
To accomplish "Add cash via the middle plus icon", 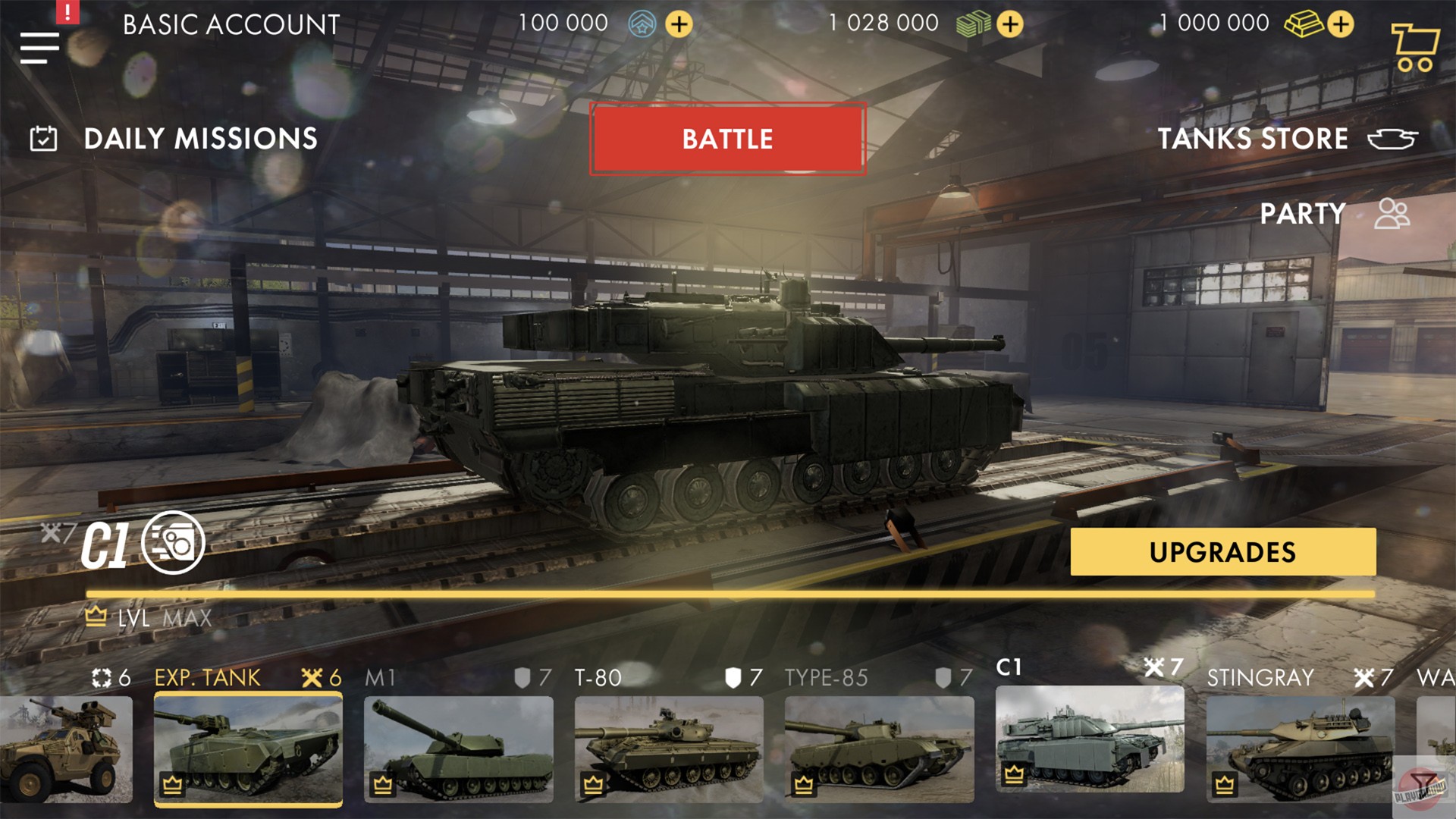I will coord(1010,24).
